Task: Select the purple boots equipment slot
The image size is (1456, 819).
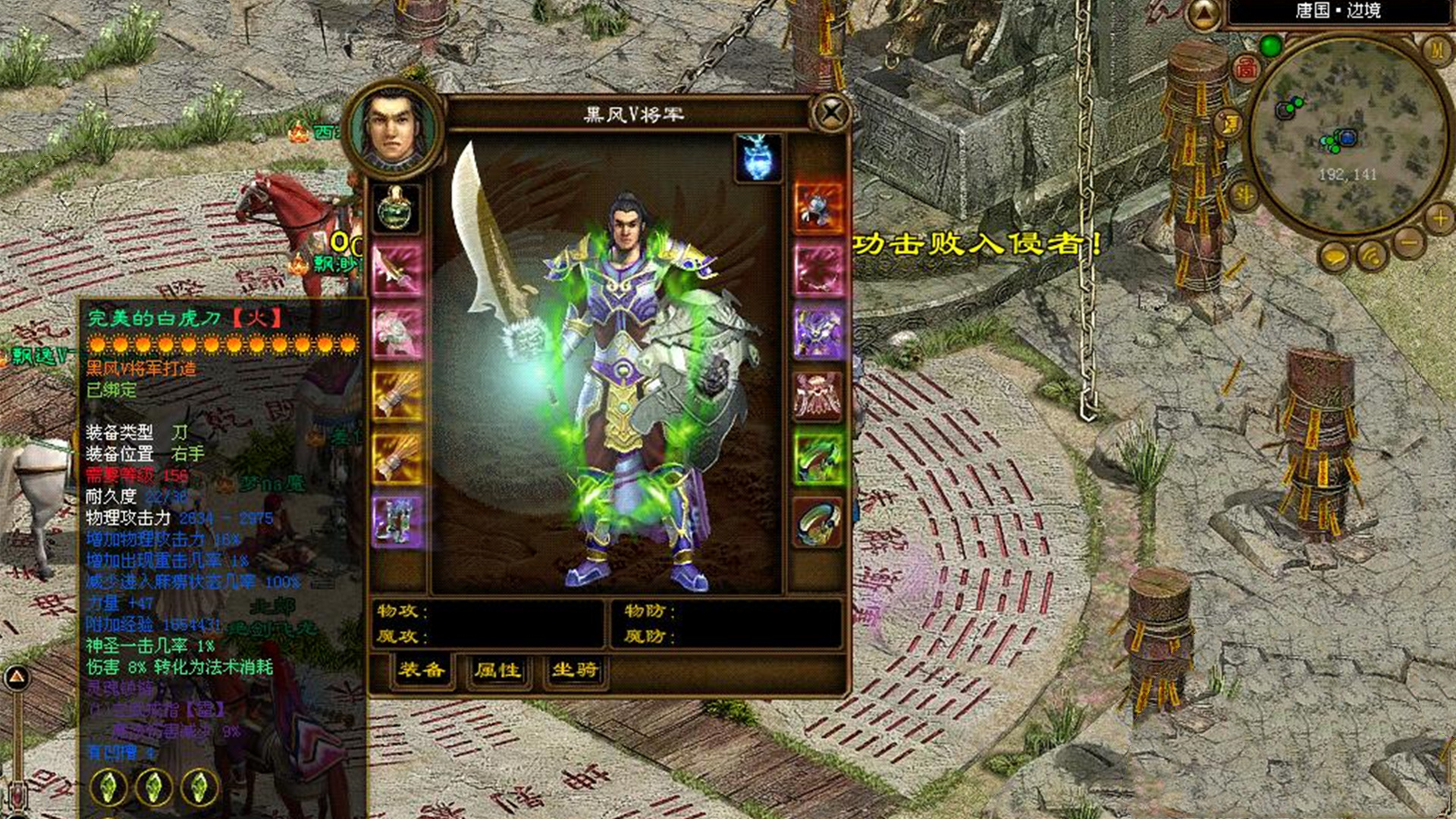Action: point(397,522)
